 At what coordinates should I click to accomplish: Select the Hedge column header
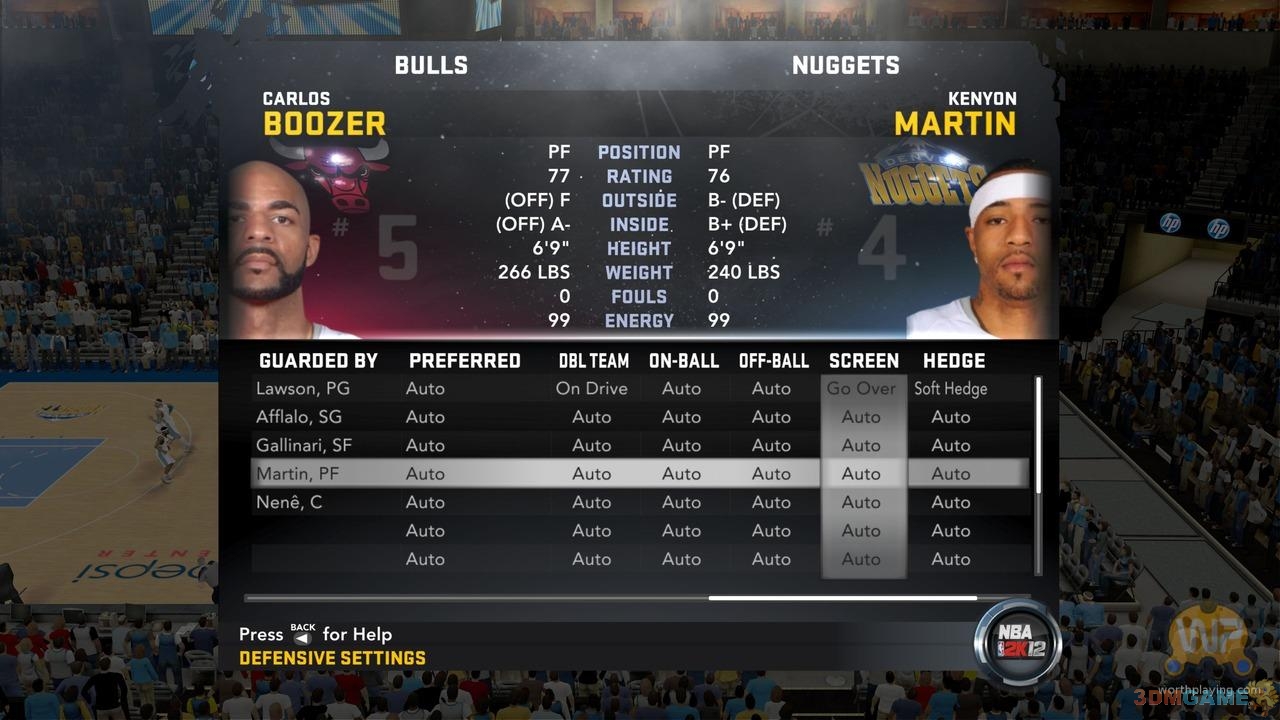coord(954,361)
